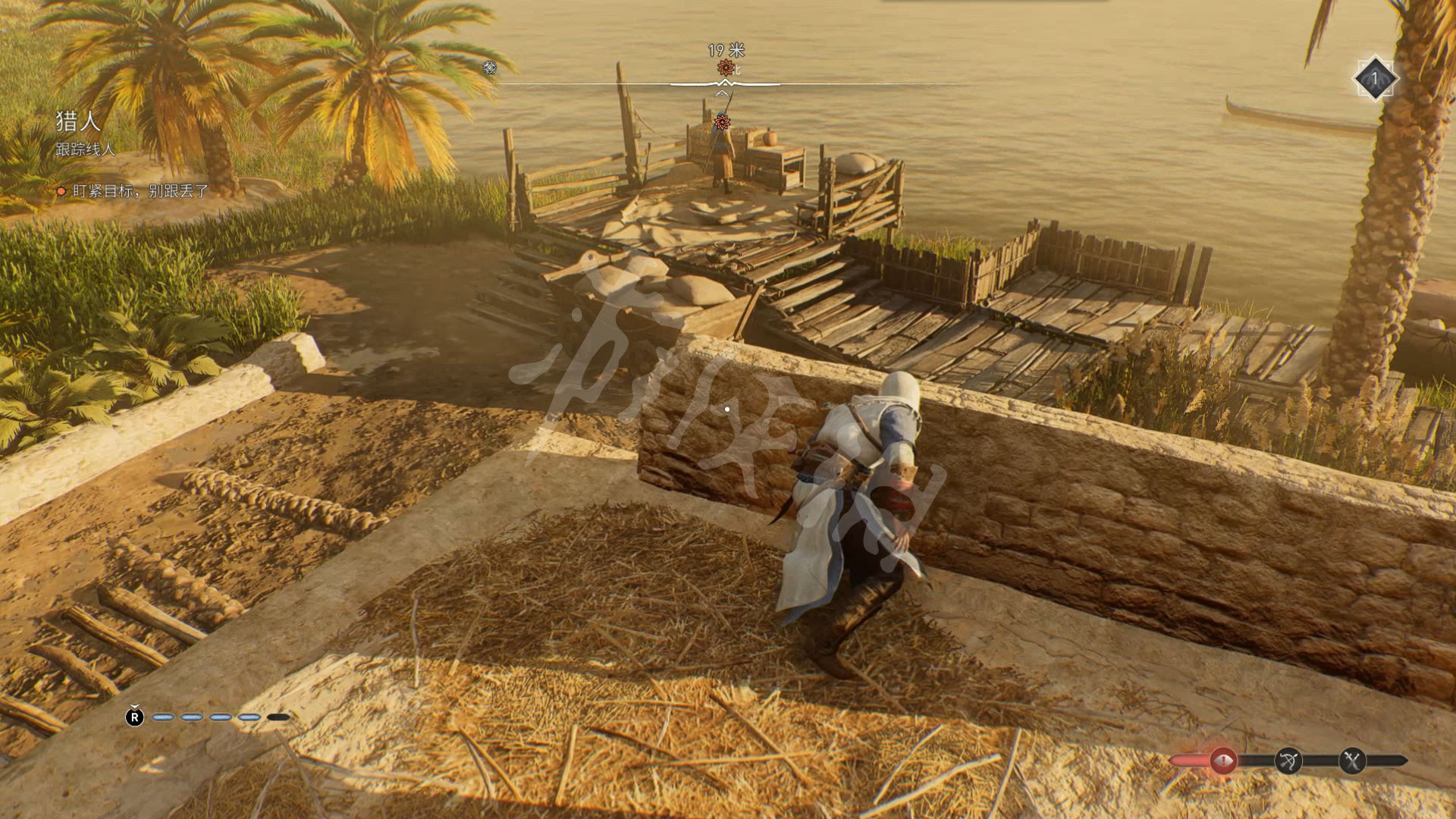This screenshot has height=819, width=1456.
Task: Click the crossed swords combat icon
Action: point(1352,760)
